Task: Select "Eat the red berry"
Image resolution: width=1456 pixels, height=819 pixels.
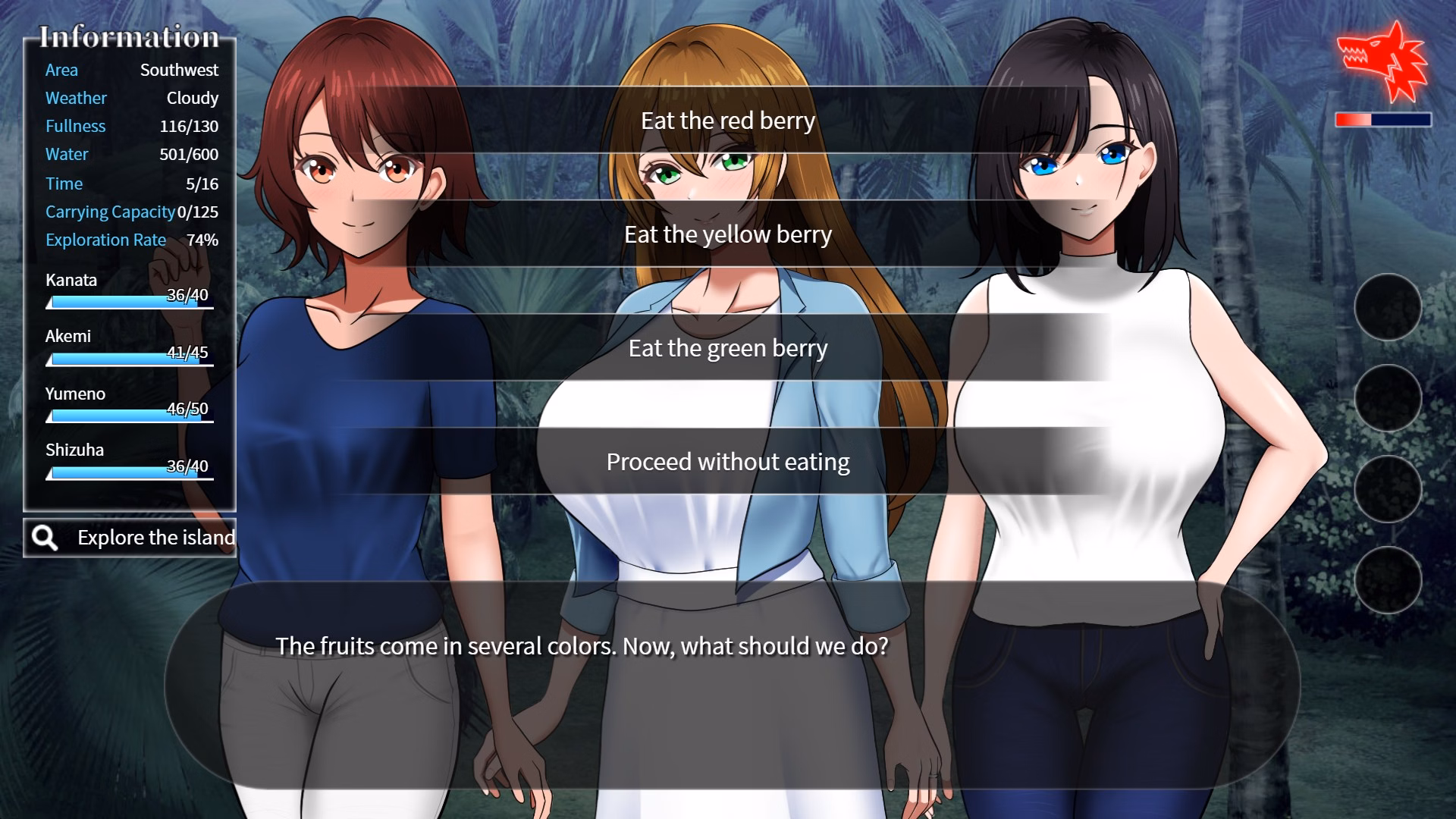Action: [x=728, y=120]
